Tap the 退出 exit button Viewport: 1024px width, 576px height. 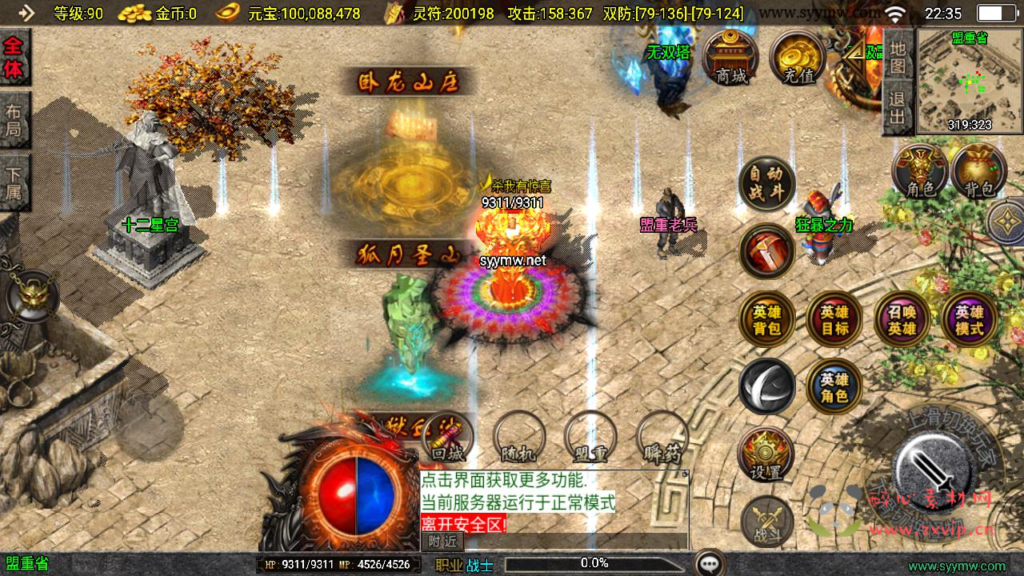coord(897,108)
